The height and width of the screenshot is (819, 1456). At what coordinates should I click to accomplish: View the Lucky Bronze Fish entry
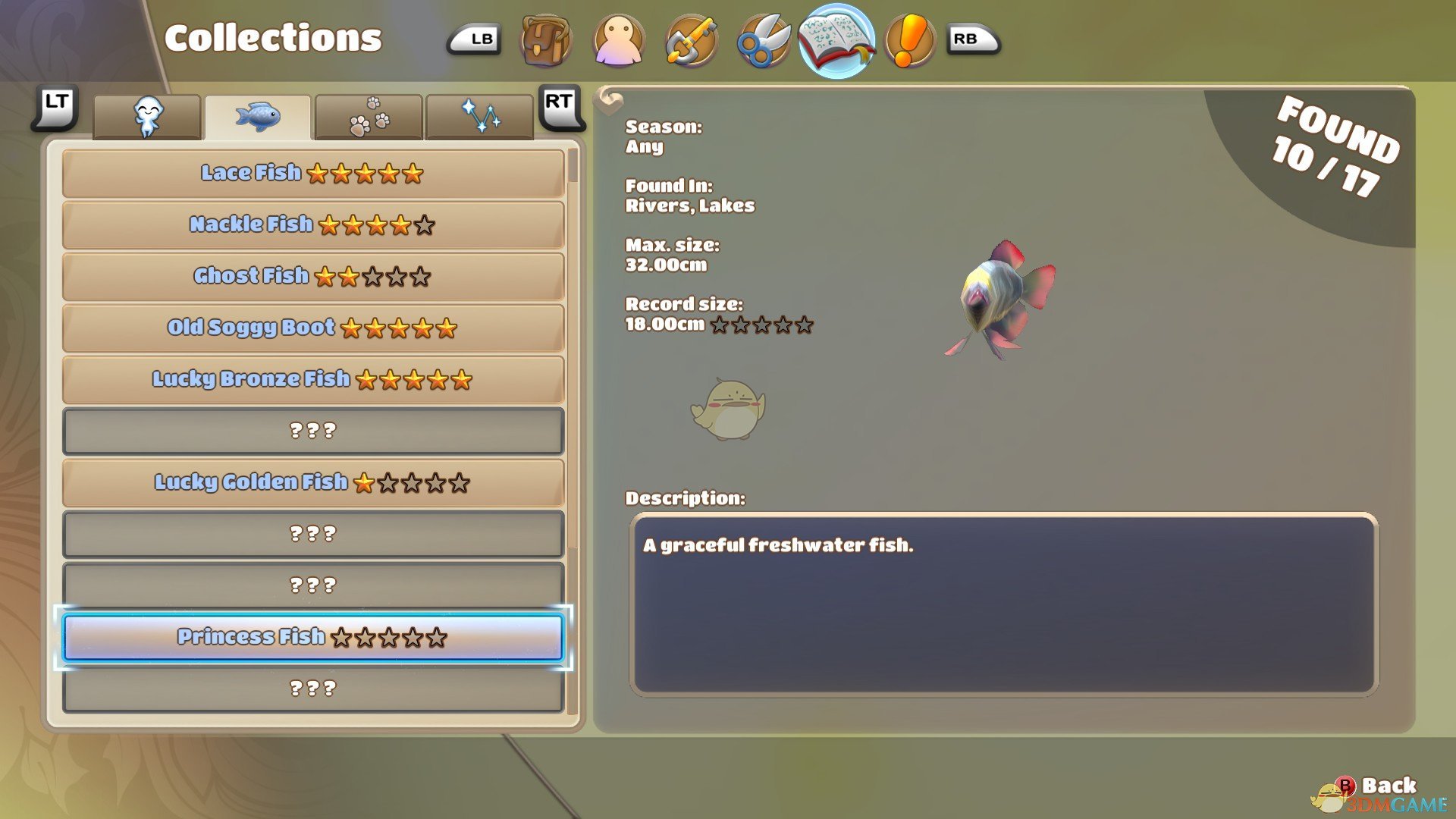312,380
